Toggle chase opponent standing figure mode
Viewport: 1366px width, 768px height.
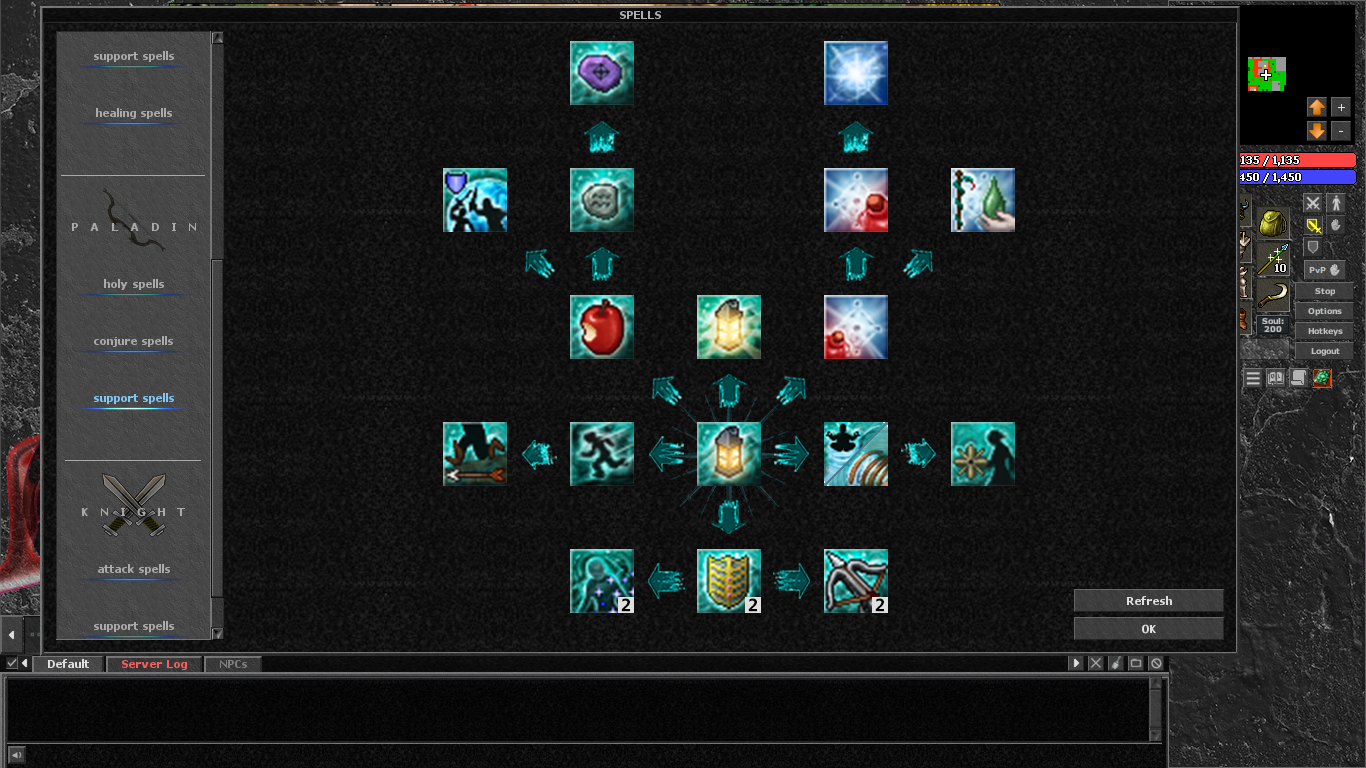1337,202
